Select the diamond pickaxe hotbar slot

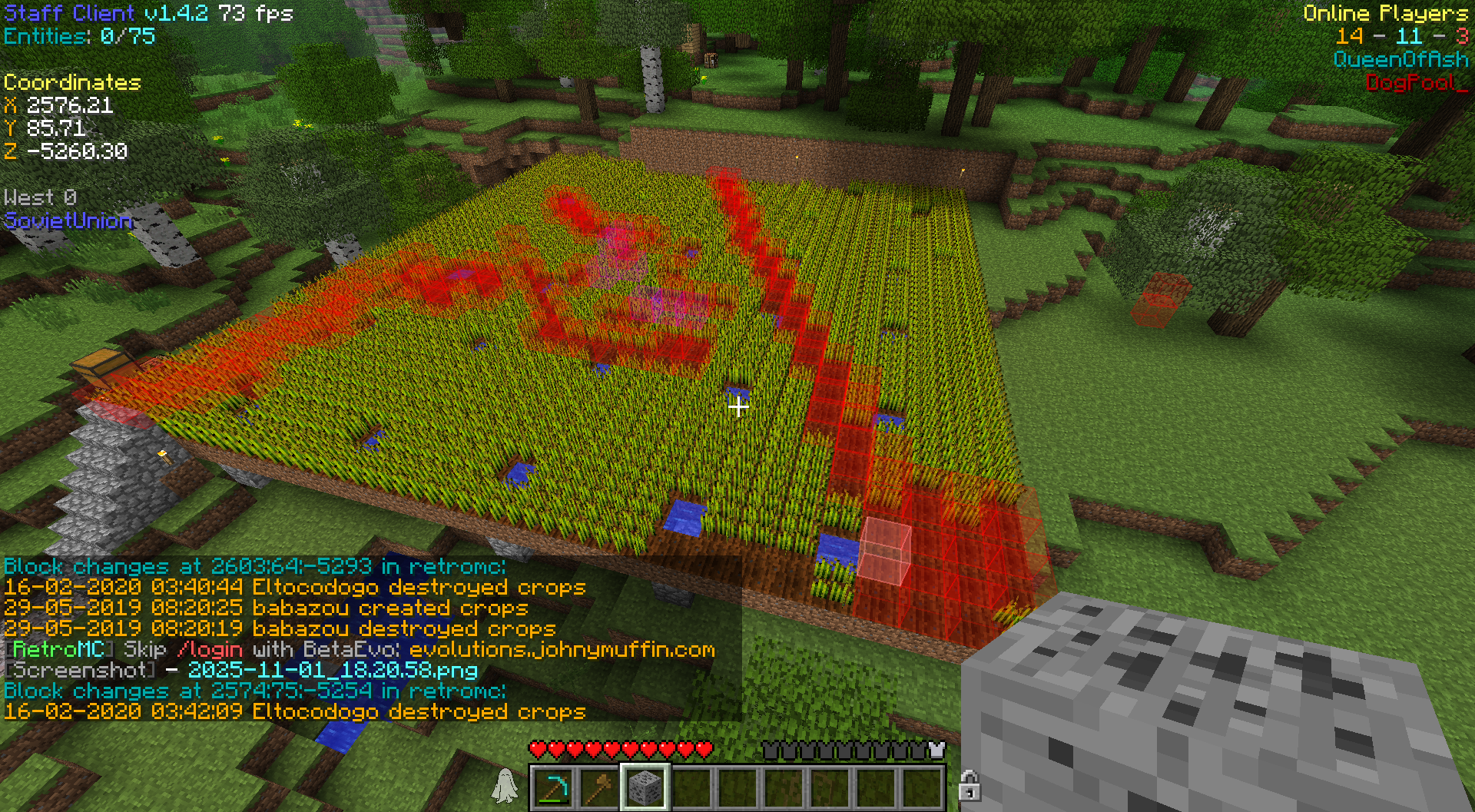(x=553, y=787)
